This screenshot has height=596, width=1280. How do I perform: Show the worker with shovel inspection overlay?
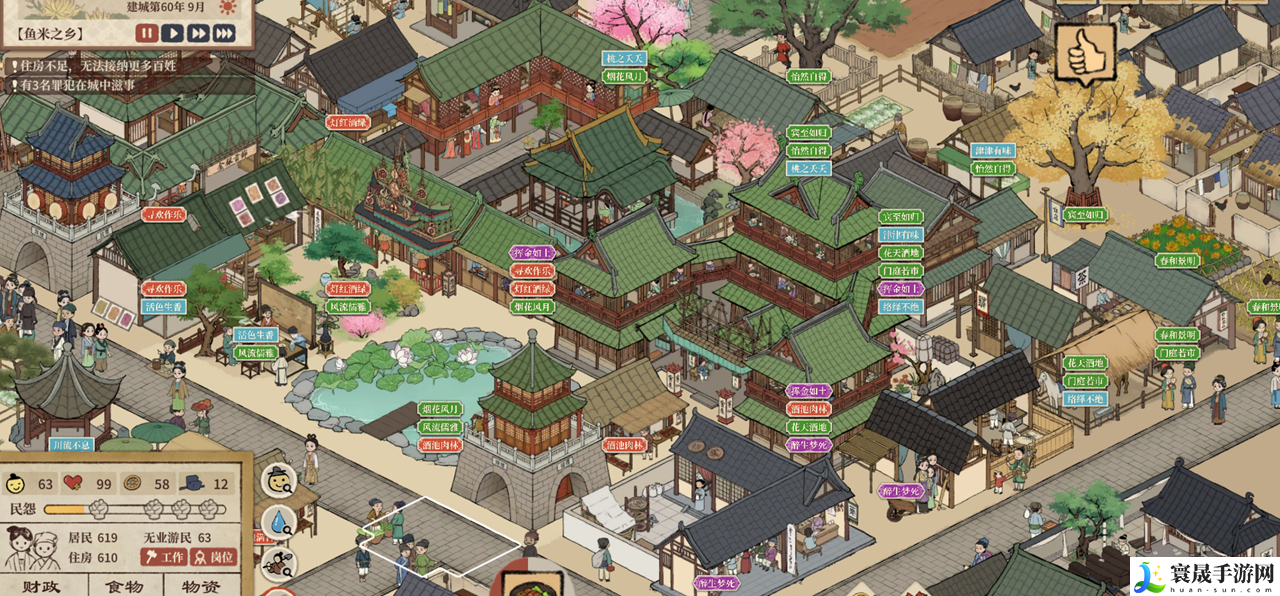[278, 562]
